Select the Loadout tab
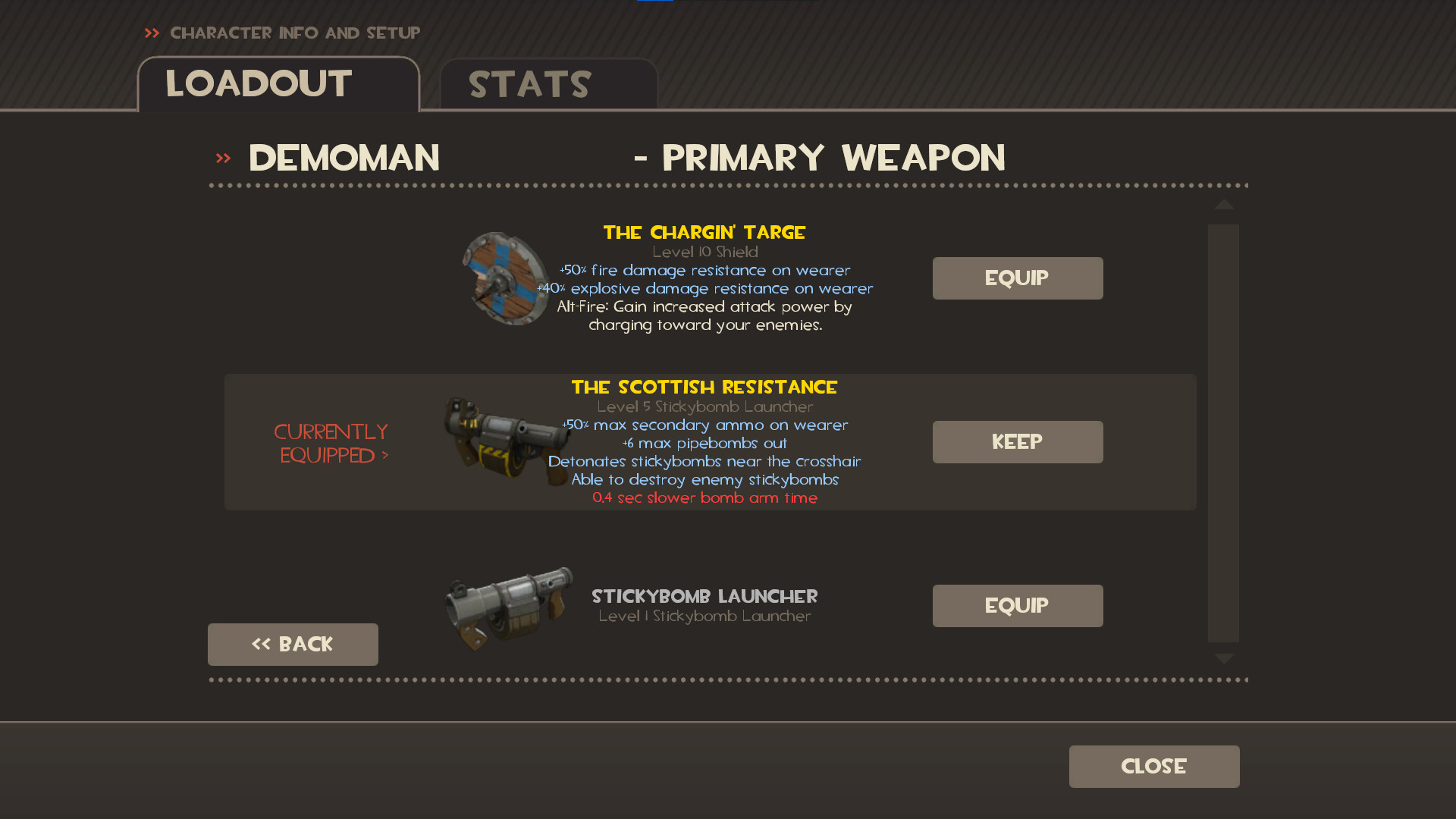 pyautogui.click(x=258, y=84)
